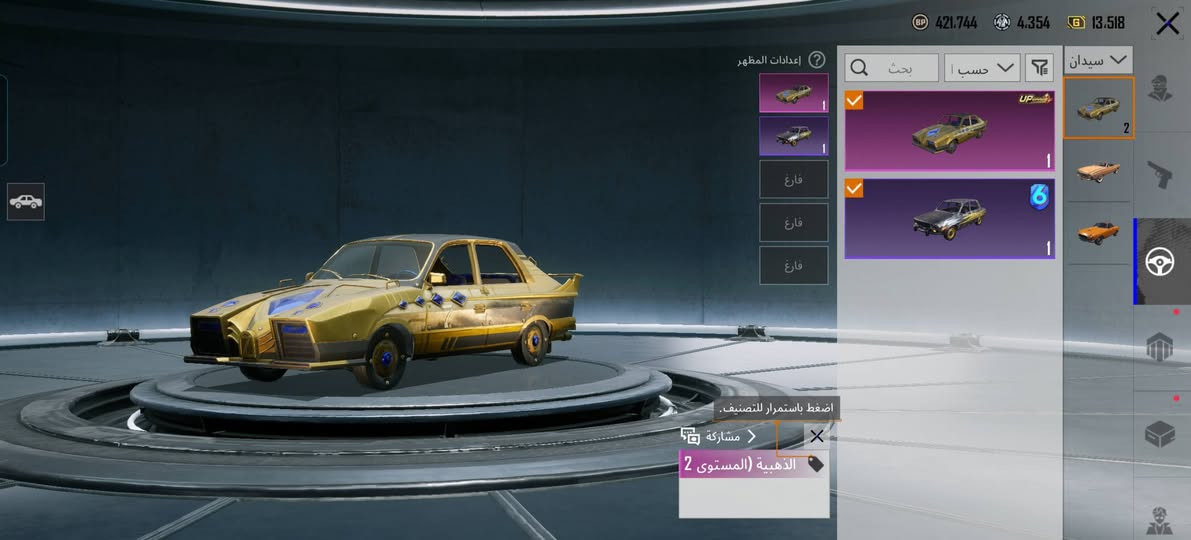Select the gold sedan skin card
The width and height of the screenshot is (1191, 540).
[949, 131]
